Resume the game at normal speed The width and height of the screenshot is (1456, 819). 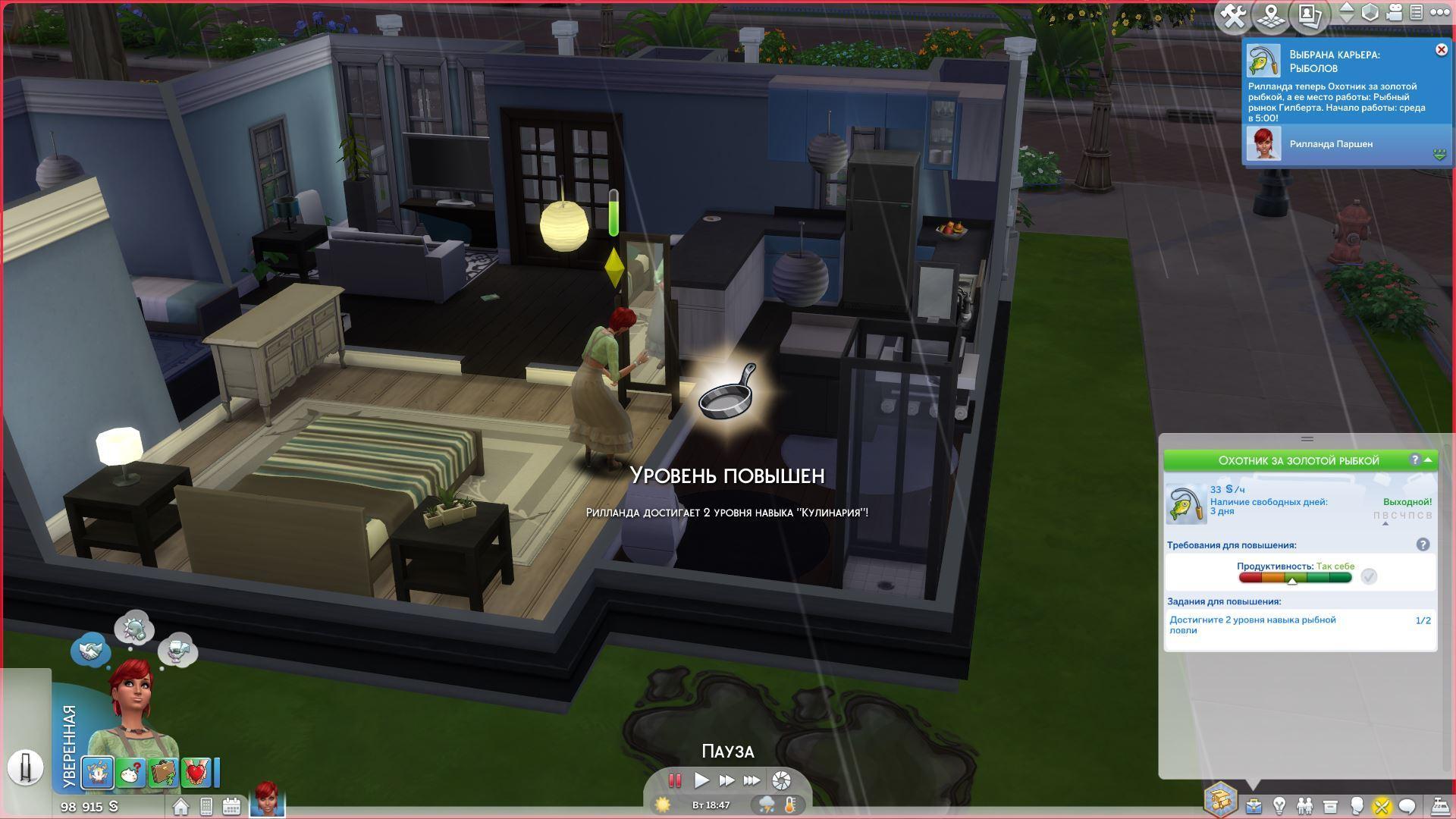tap(701, 780)
